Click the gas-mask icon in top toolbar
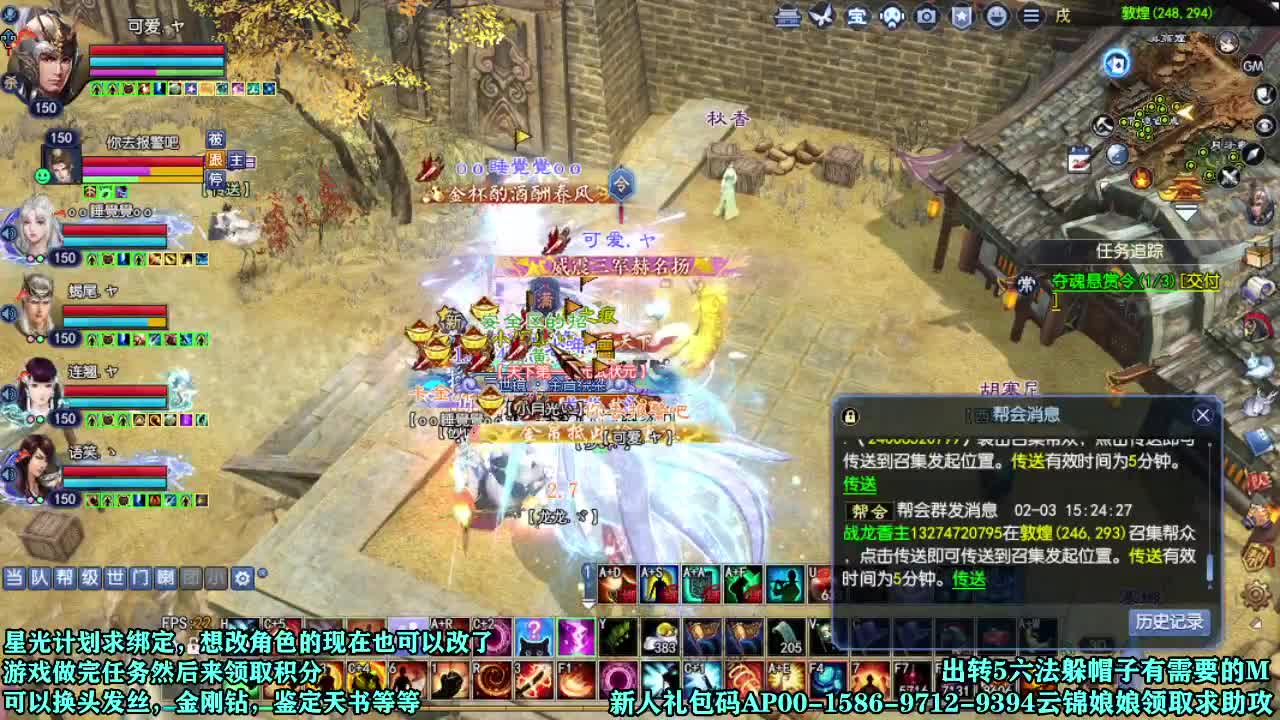 tap(890, 16)
